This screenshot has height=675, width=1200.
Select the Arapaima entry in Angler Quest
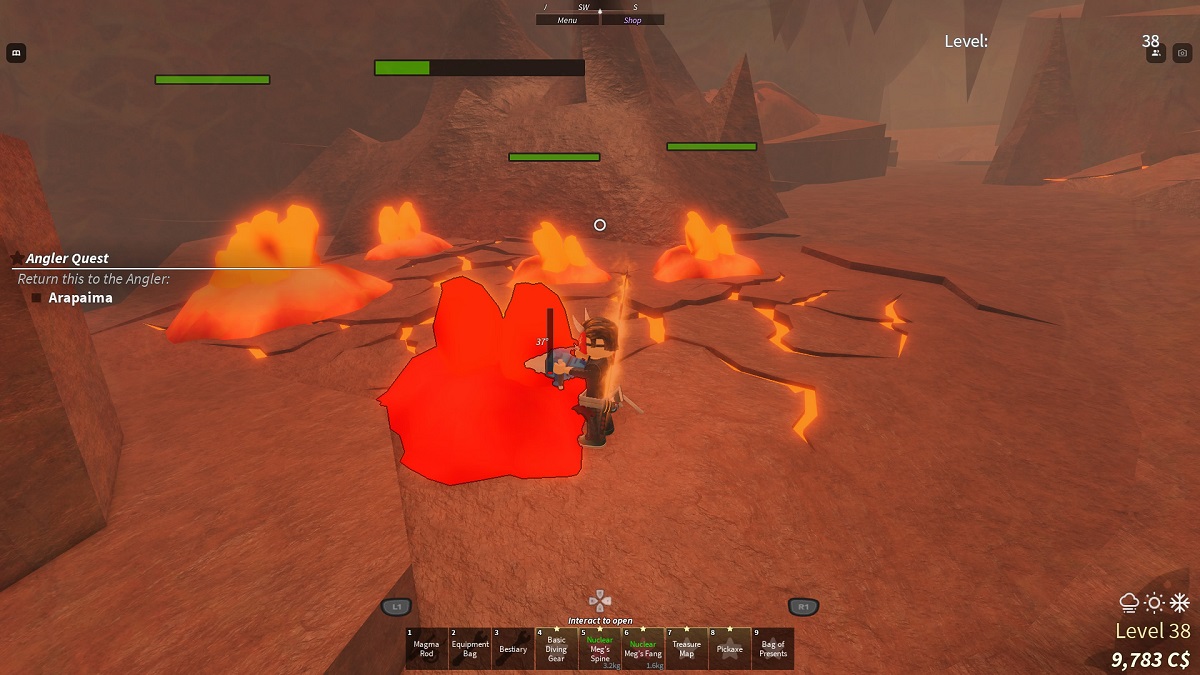pos(80,298)
